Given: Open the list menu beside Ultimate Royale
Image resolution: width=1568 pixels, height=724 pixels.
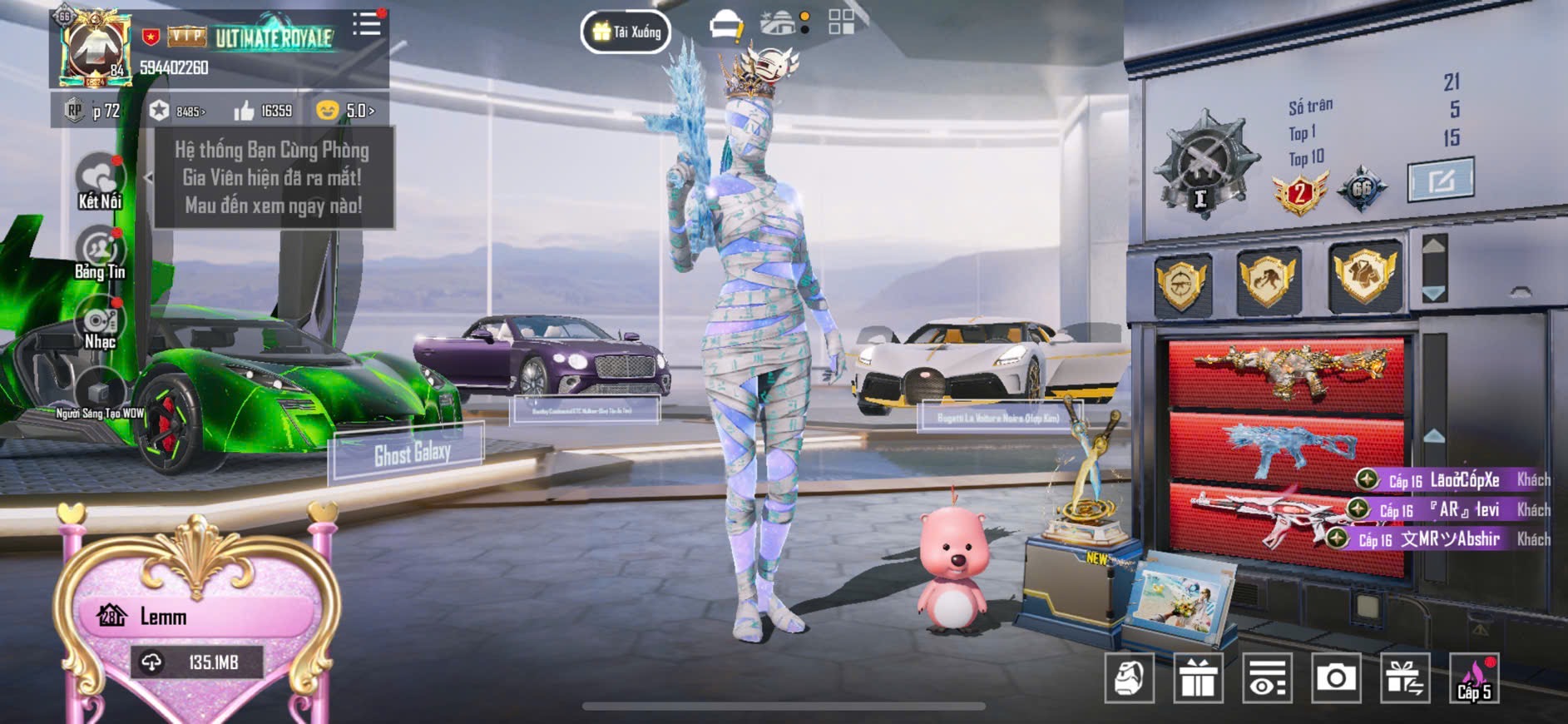Looking at the screenshot, I should point(366,24).
